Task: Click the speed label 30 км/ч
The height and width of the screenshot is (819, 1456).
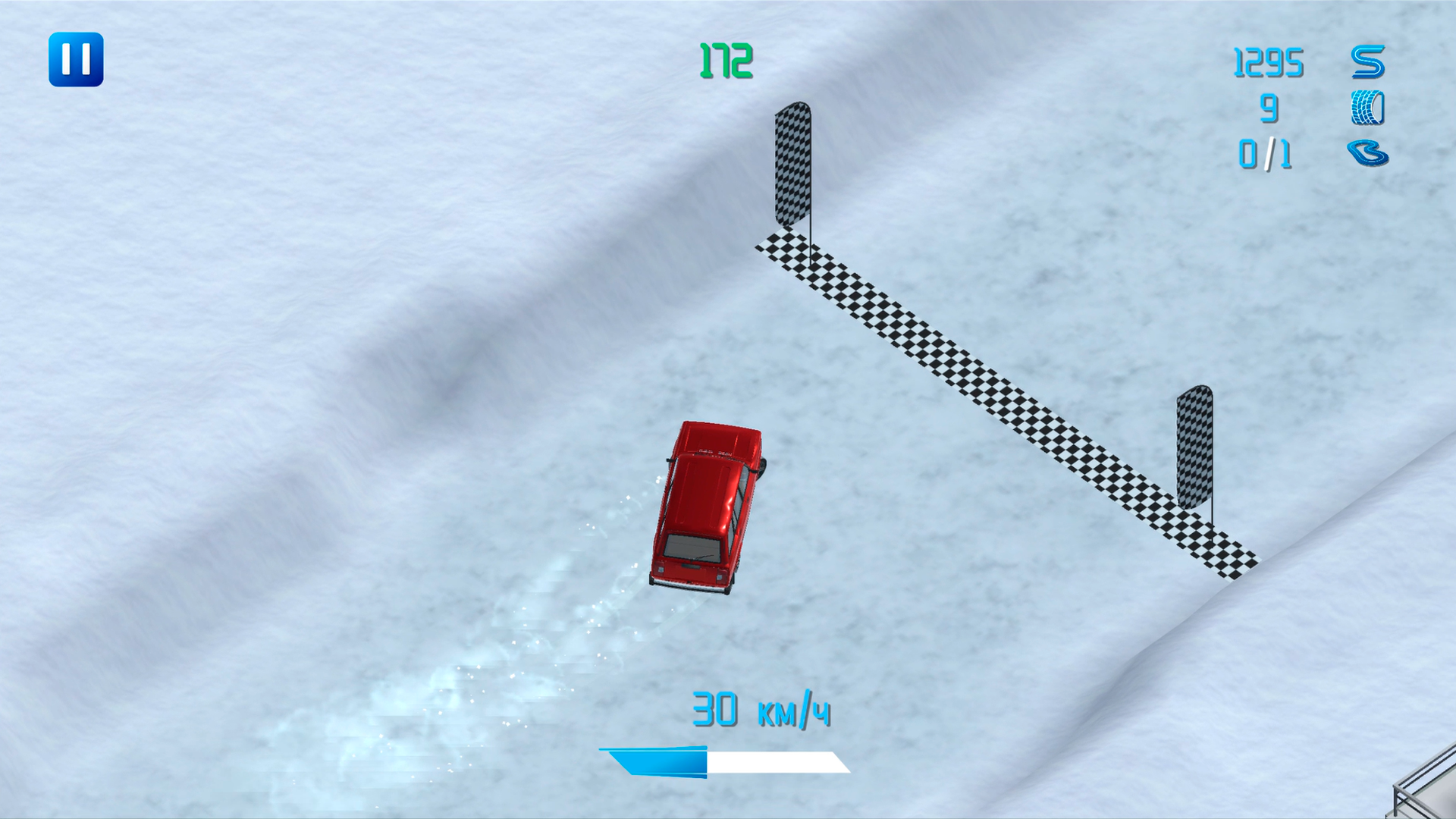Action: (761, 709)
